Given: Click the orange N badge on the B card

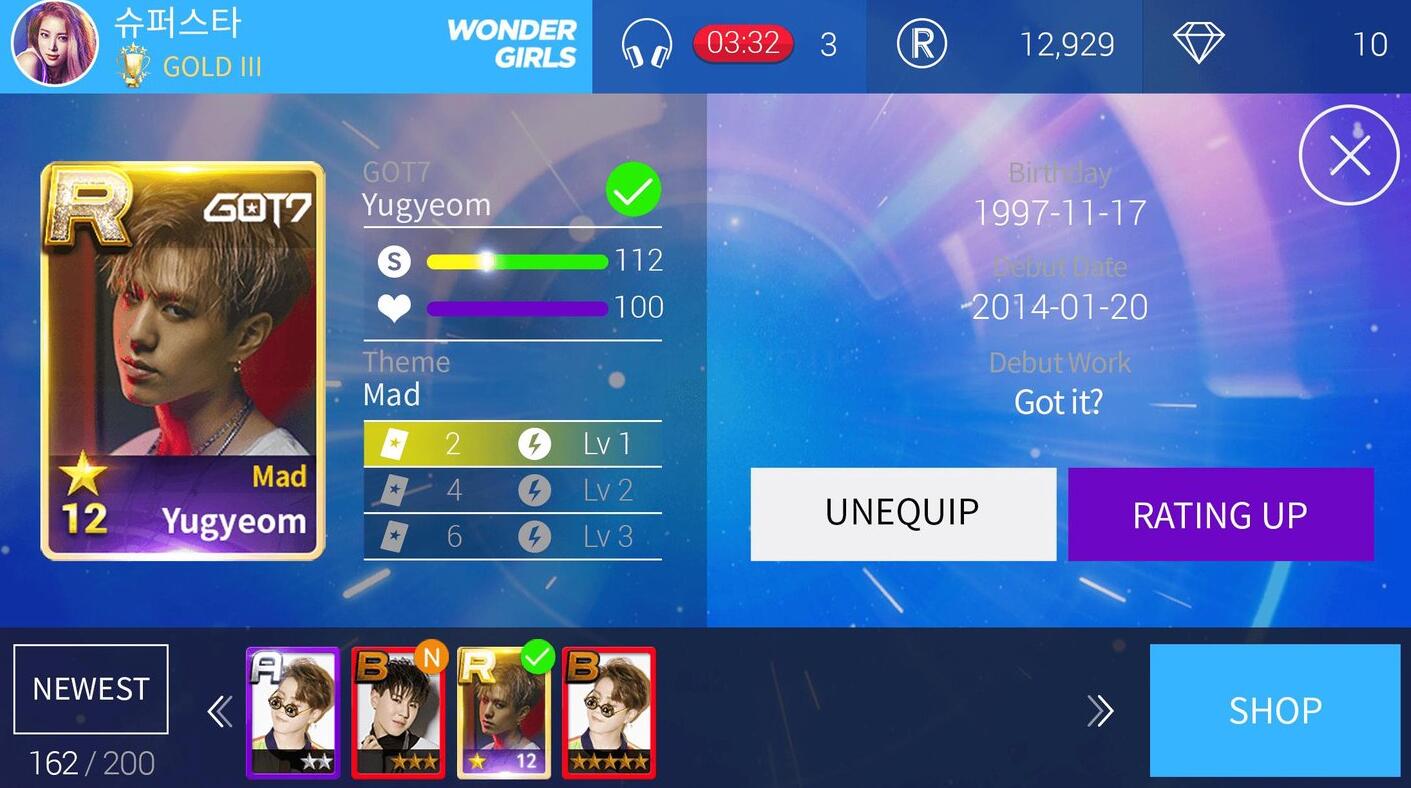Looking at the screenshot, I should [433, 658].
